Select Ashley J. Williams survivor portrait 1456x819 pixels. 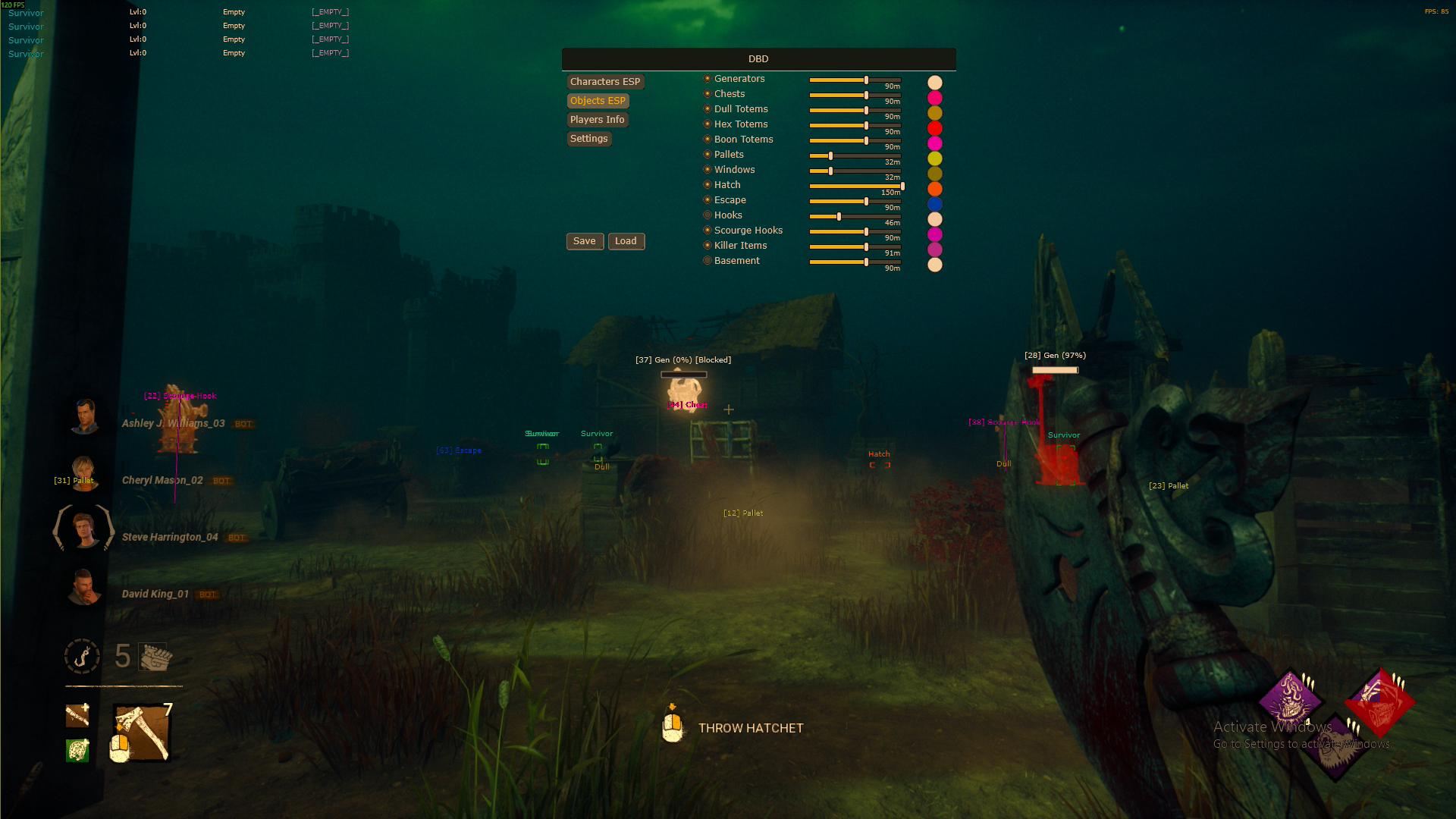click(84, 416)
